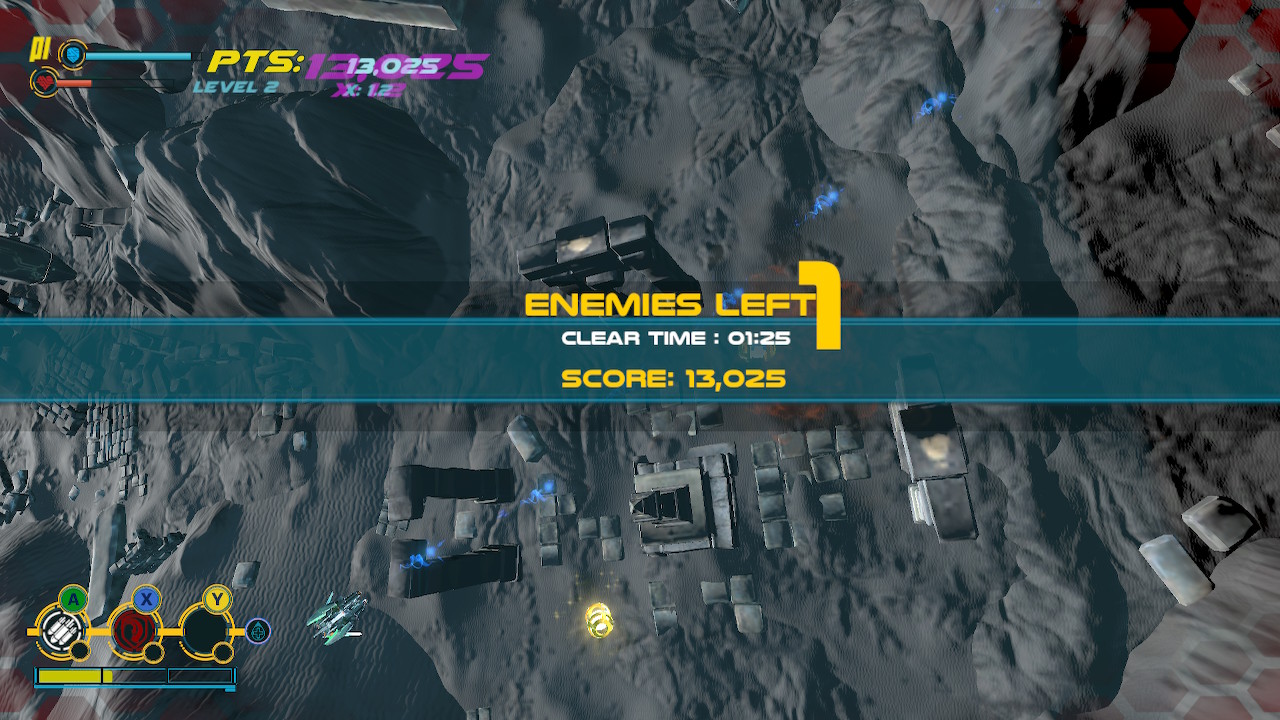Select the shockwave ability on the X button

(x=134, y=631)
